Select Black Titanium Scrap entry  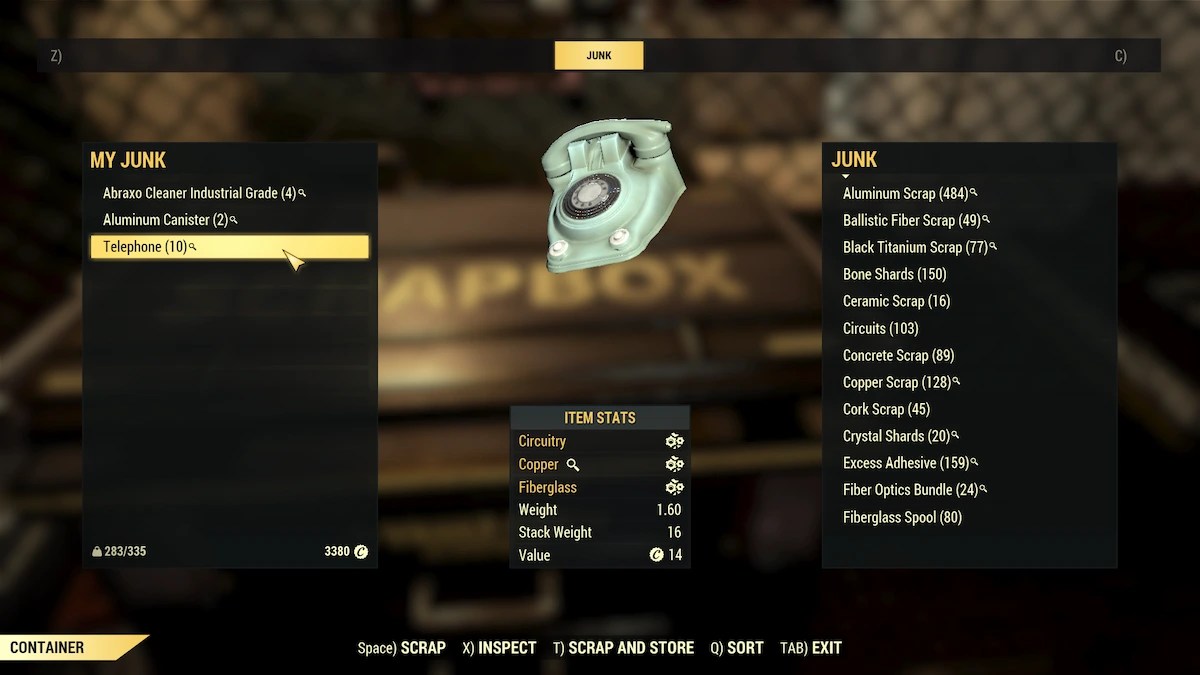(x=915, y=247)
